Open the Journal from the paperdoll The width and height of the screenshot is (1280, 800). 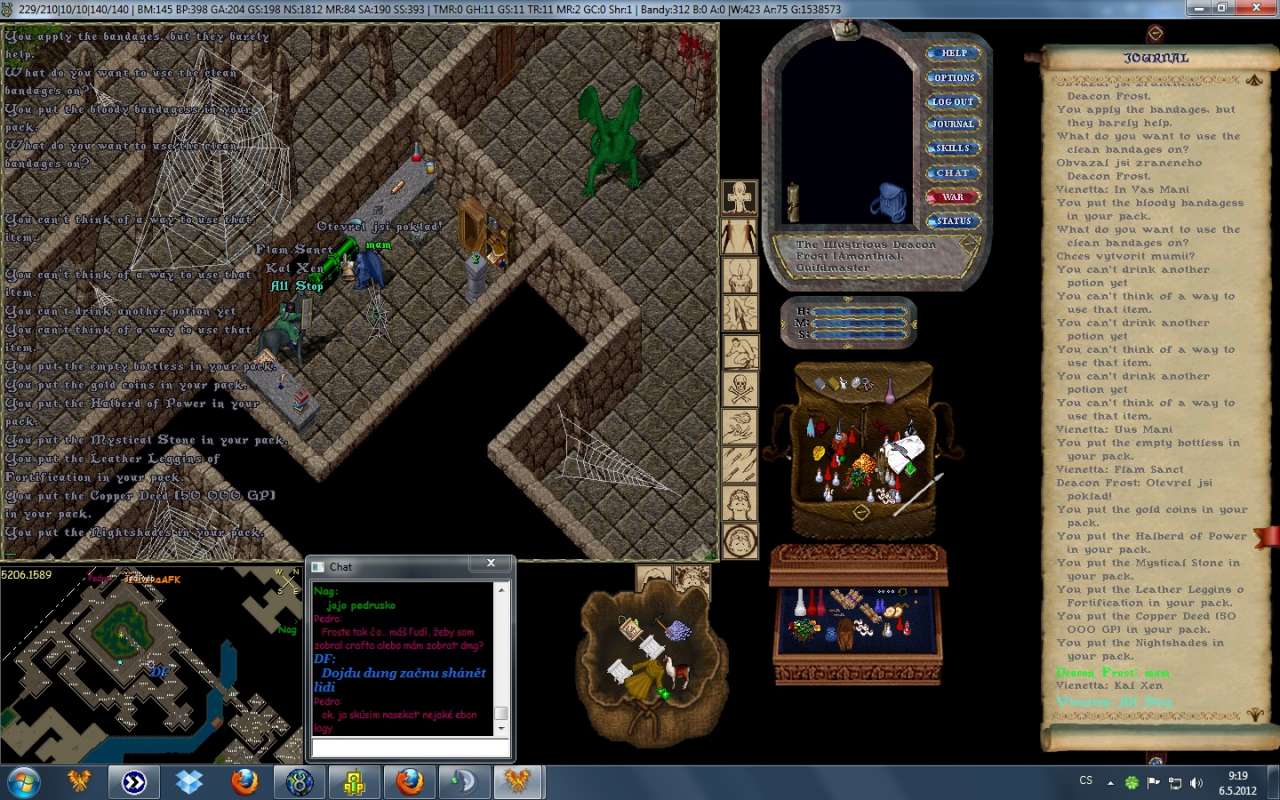(953, 124)
